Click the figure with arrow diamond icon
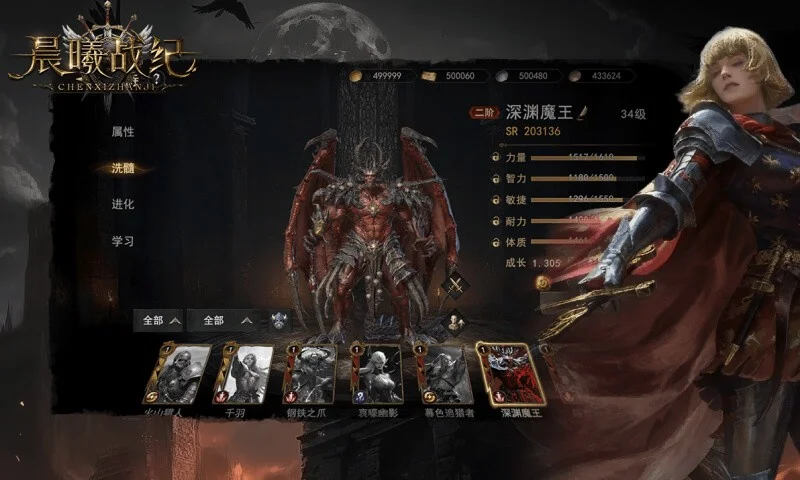Screen dimensions: 800x480 454,321
